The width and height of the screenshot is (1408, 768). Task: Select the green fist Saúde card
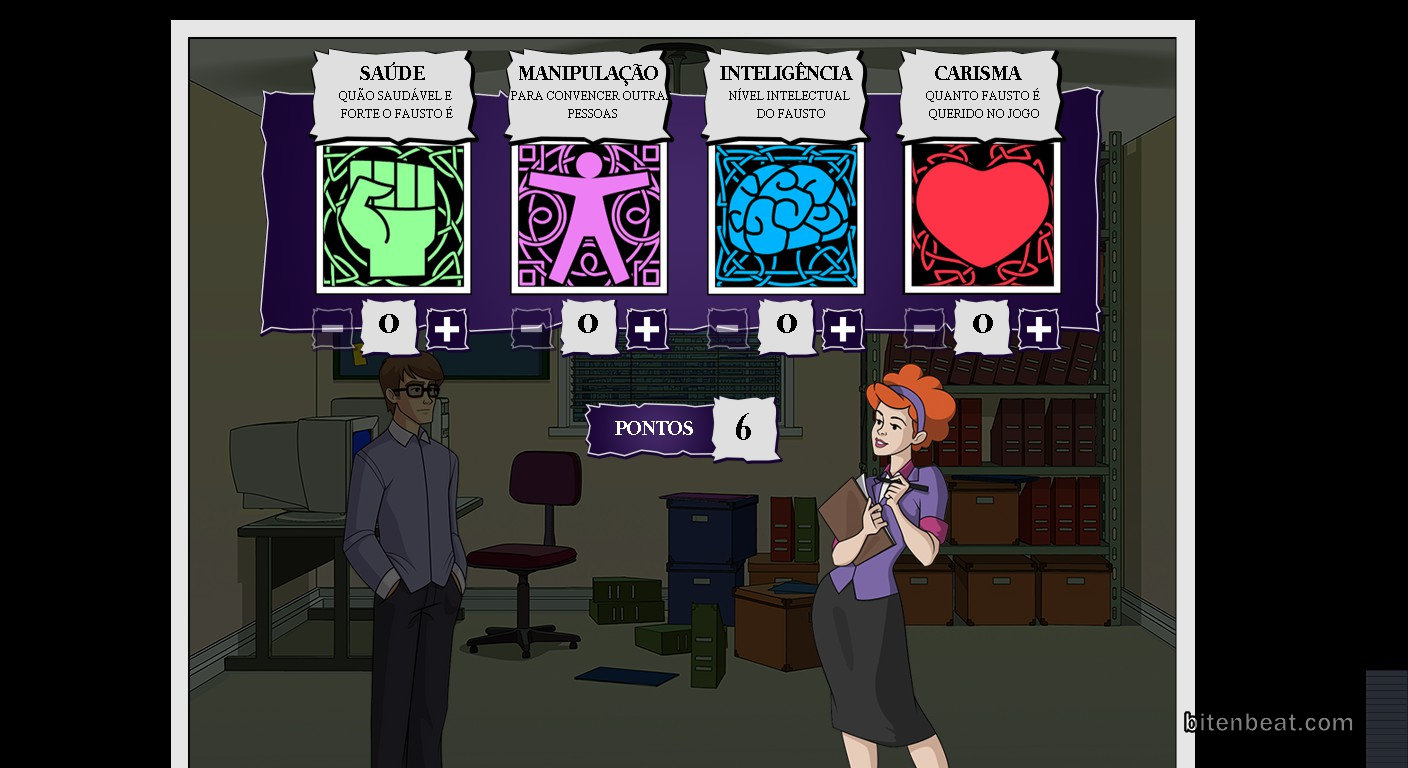pyautogui.click(x=393, y=217)
